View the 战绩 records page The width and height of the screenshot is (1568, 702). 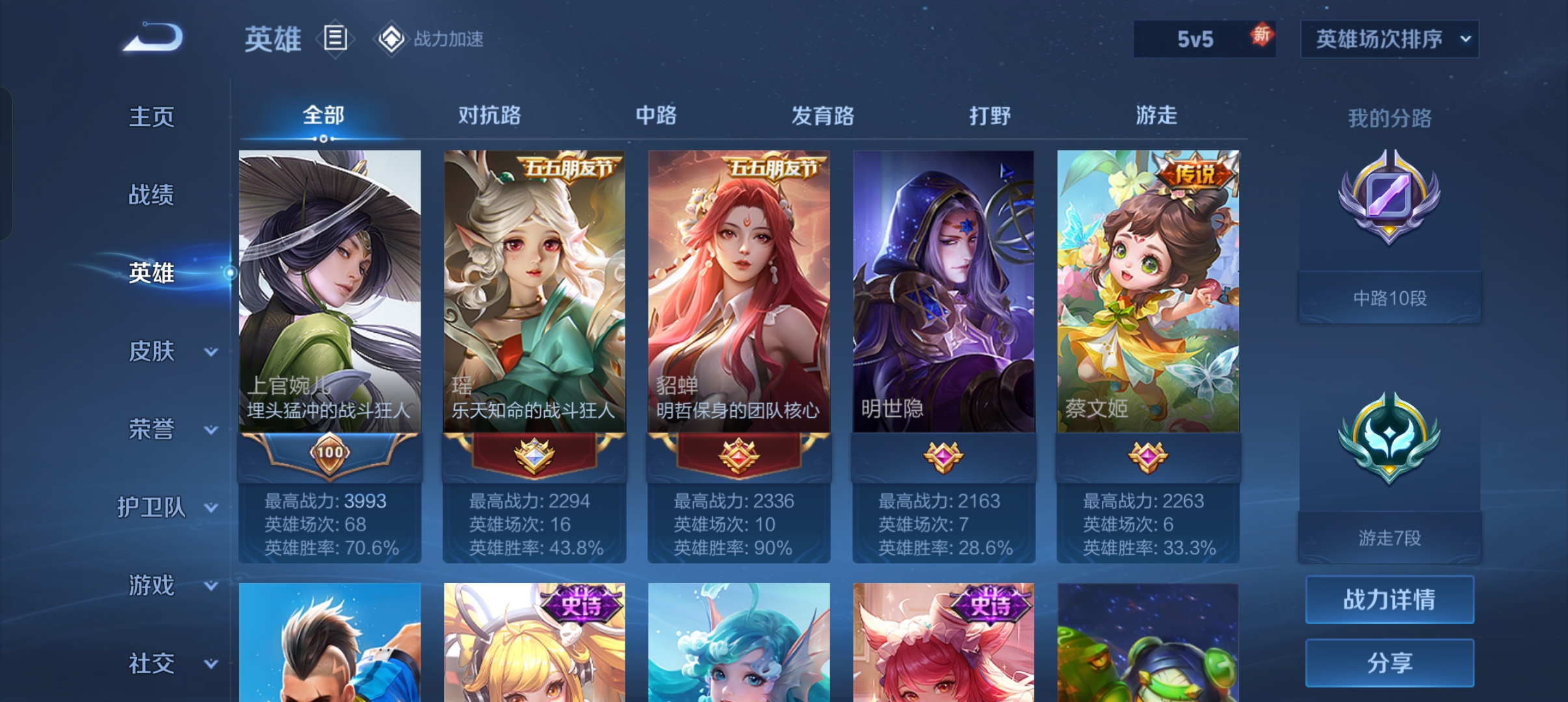point(151,194)
